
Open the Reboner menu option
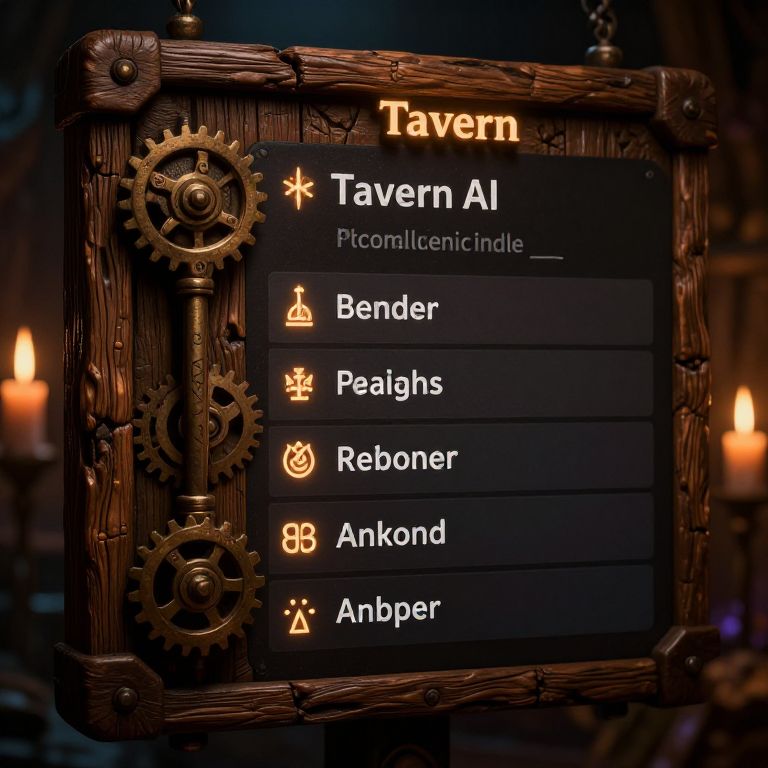point(460,459)
